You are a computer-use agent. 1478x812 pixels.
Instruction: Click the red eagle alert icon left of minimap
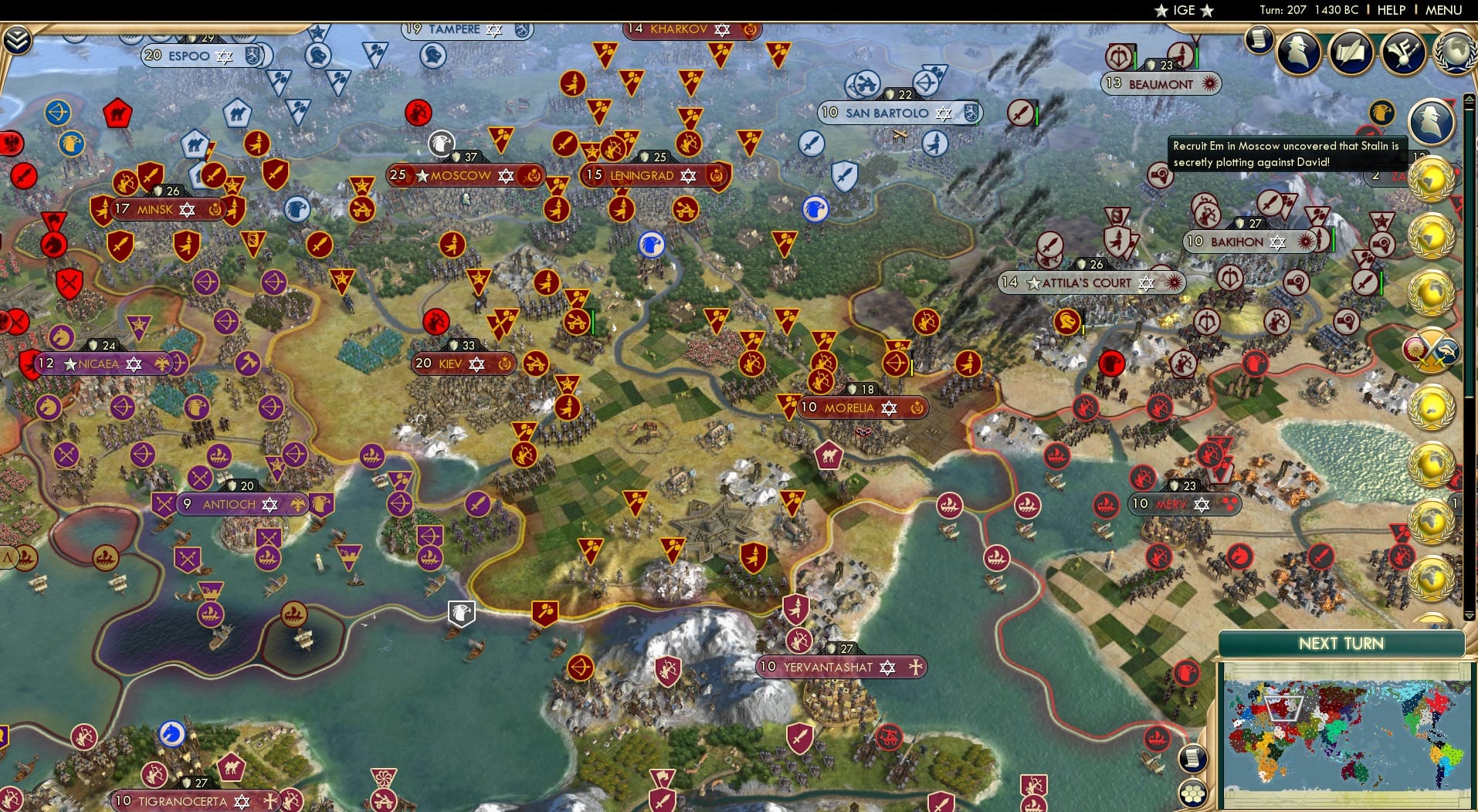click(1186, 673)
